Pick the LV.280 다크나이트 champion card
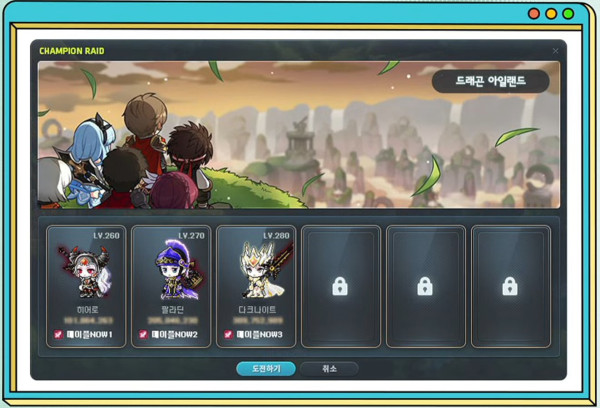This screenshot has width=600, height=408. [x=255, y=280]
